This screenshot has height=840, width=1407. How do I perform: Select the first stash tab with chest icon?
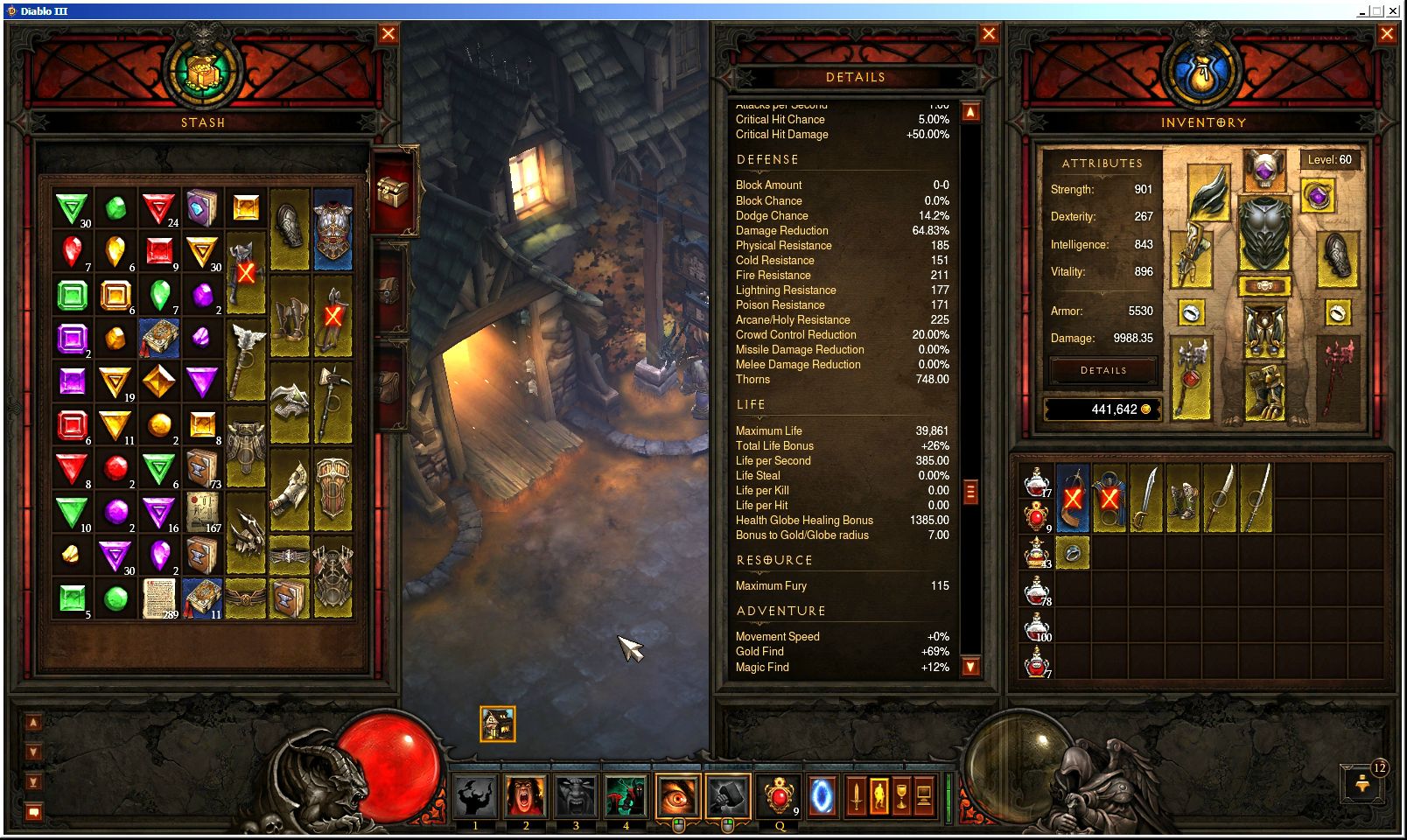pyautogui.click(x=392, y=190)
